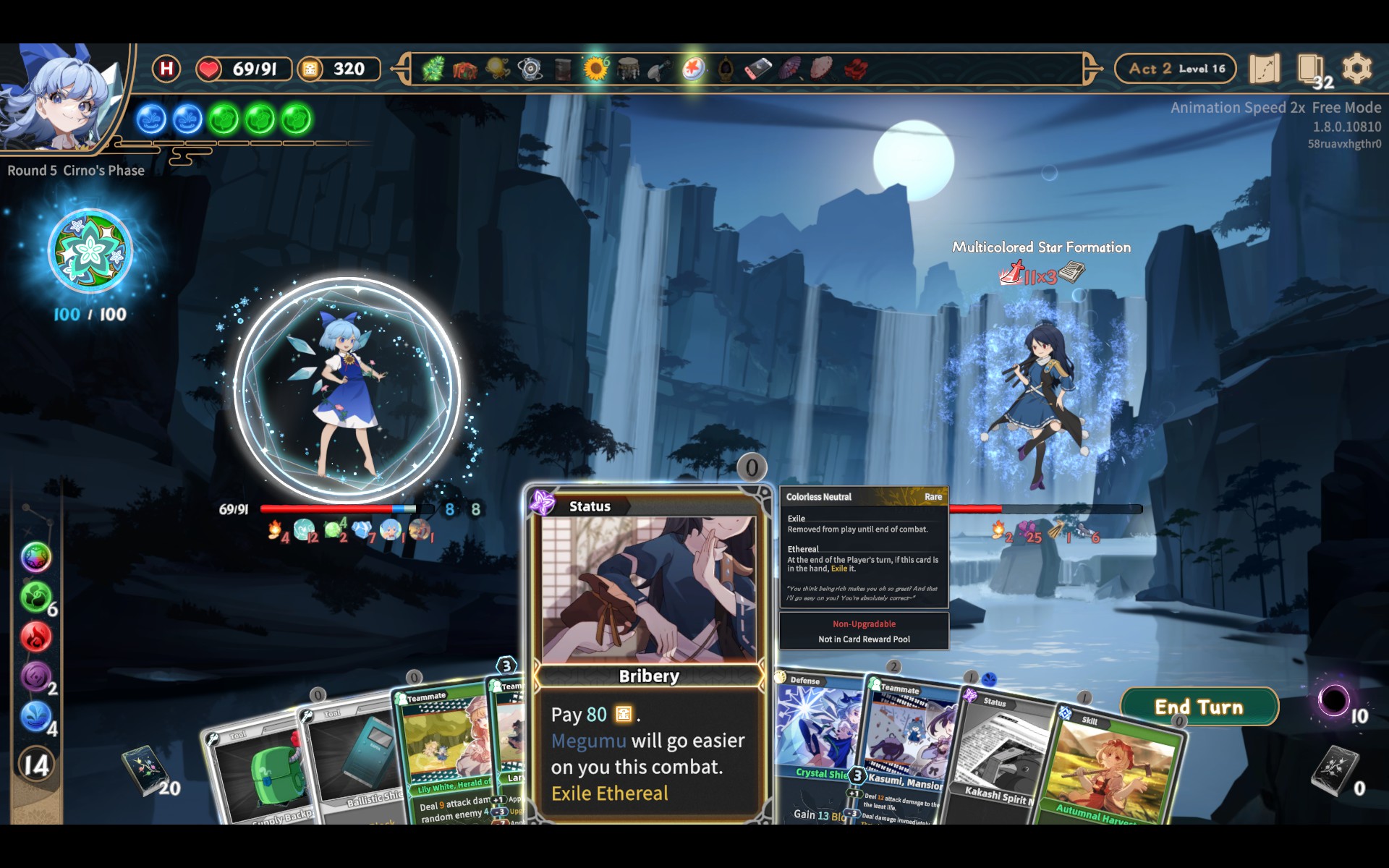View the exile pile black hole icon
This screenshot has height=868, width=1389.
tap(1333, 699)
